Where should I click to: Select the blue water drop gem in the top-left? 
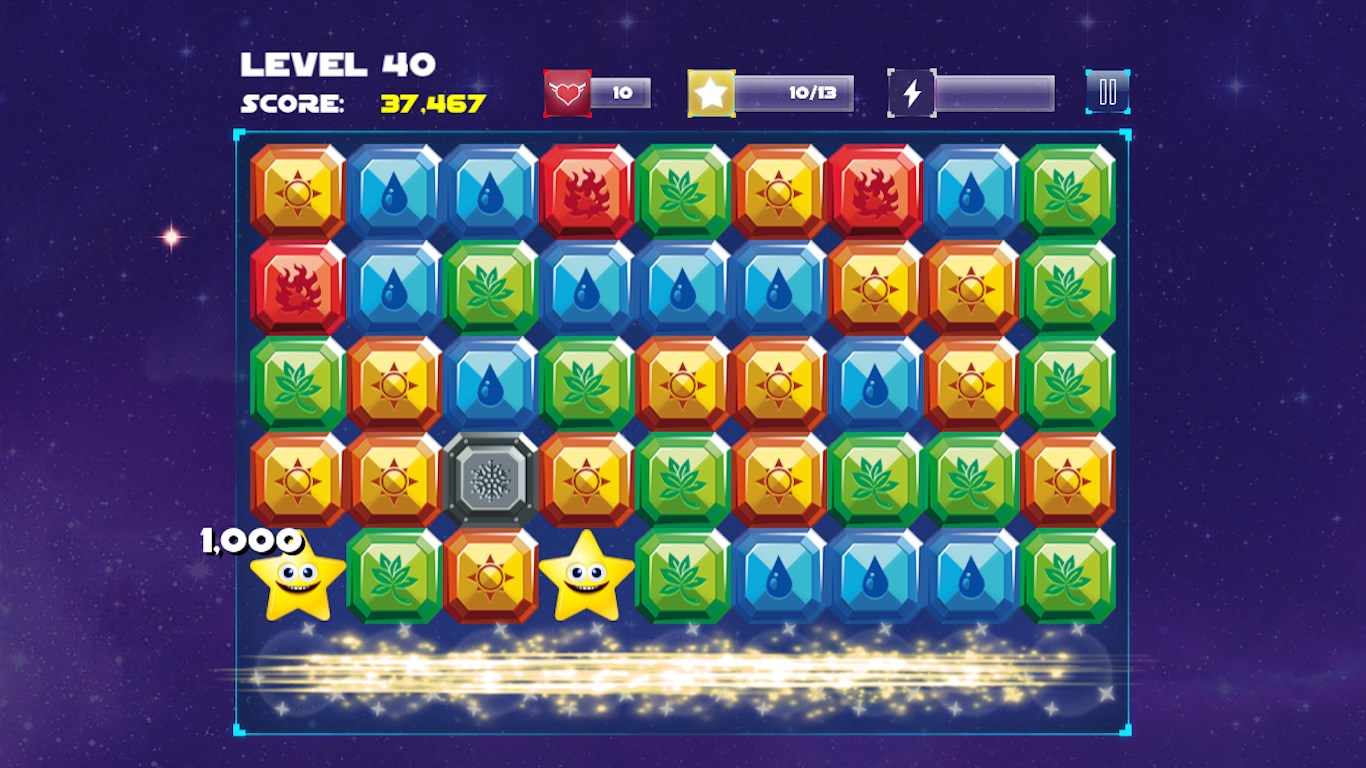point(395,188)
